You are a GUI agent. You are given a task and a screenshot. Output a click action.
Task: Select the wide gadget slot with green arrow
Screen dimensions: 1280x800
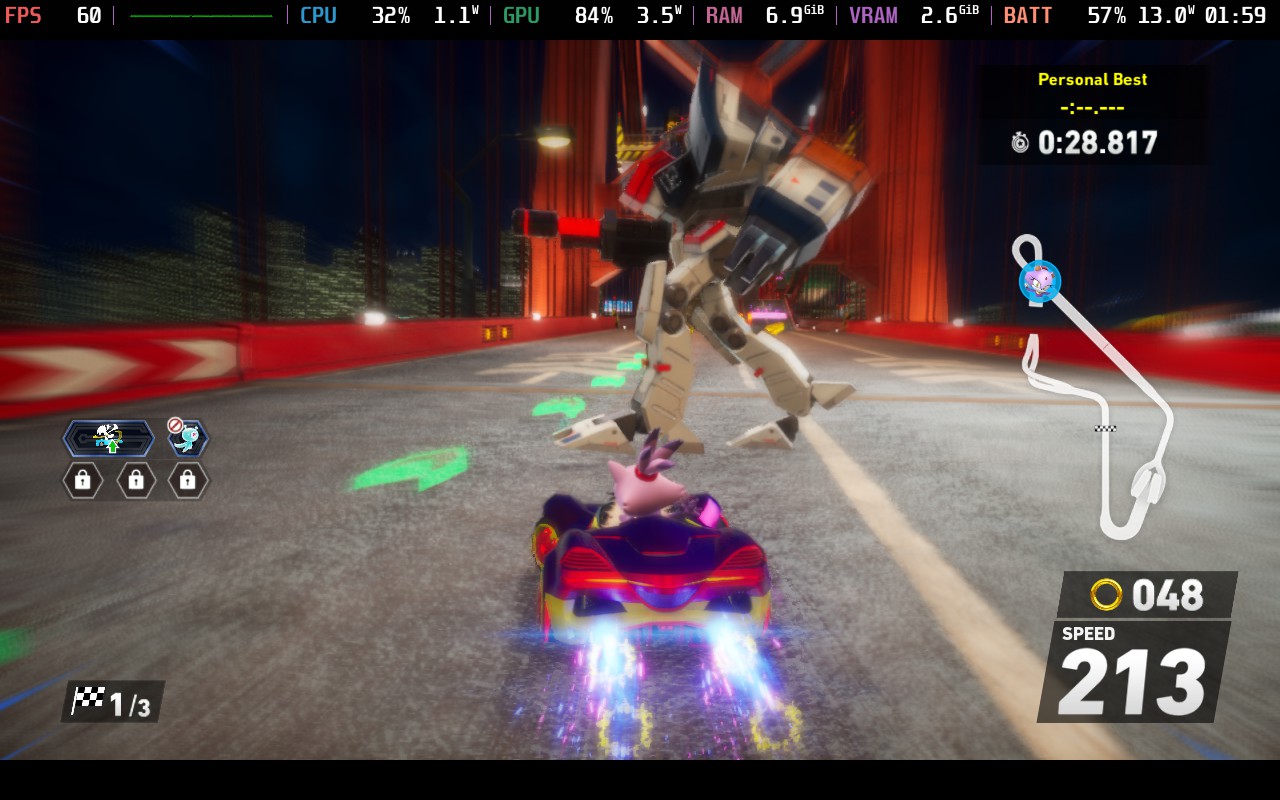pyautogui.click(x=108, y=438)
